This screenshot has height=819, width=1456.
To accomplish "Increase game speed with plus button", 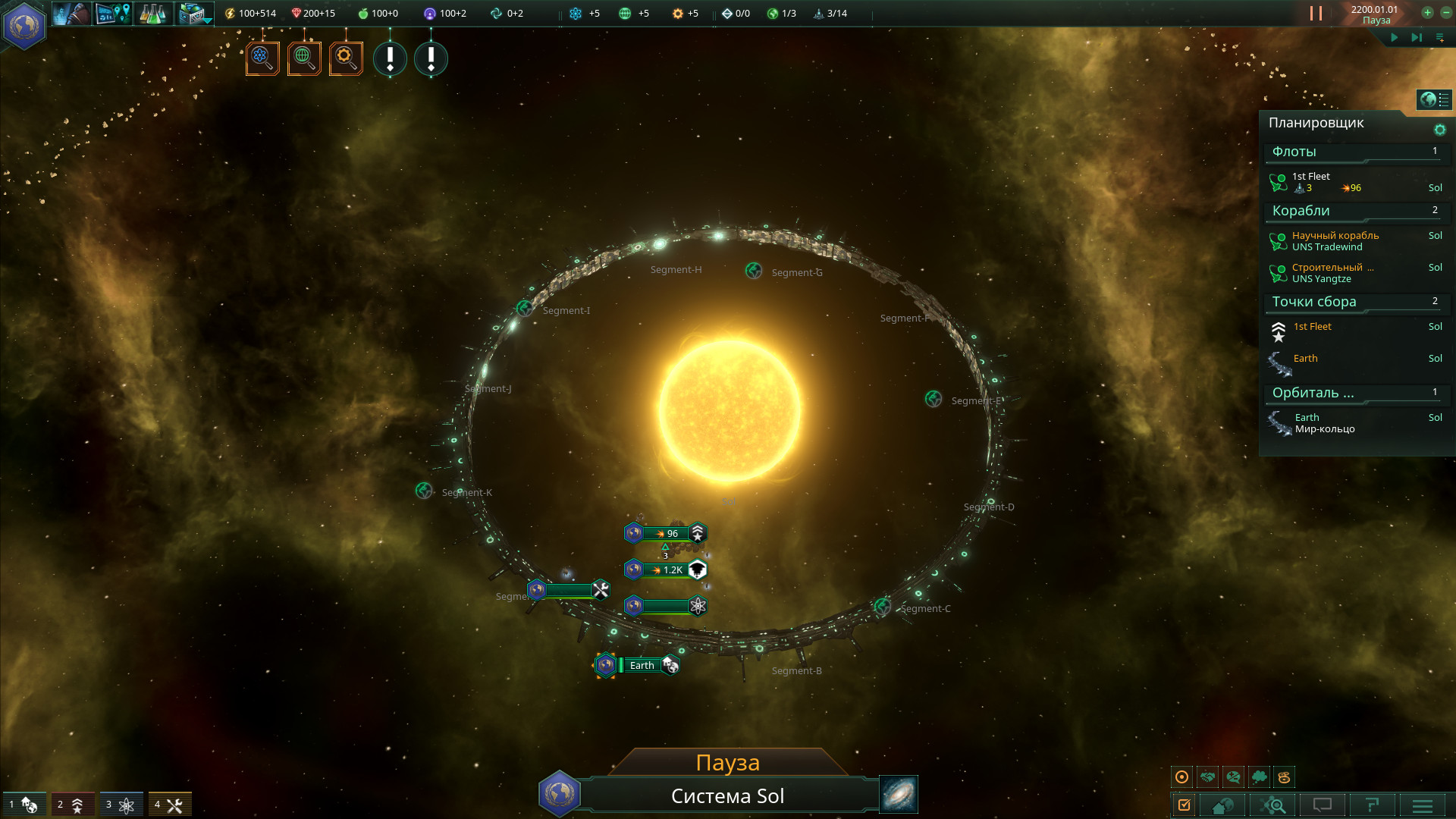I will 1427,12.
